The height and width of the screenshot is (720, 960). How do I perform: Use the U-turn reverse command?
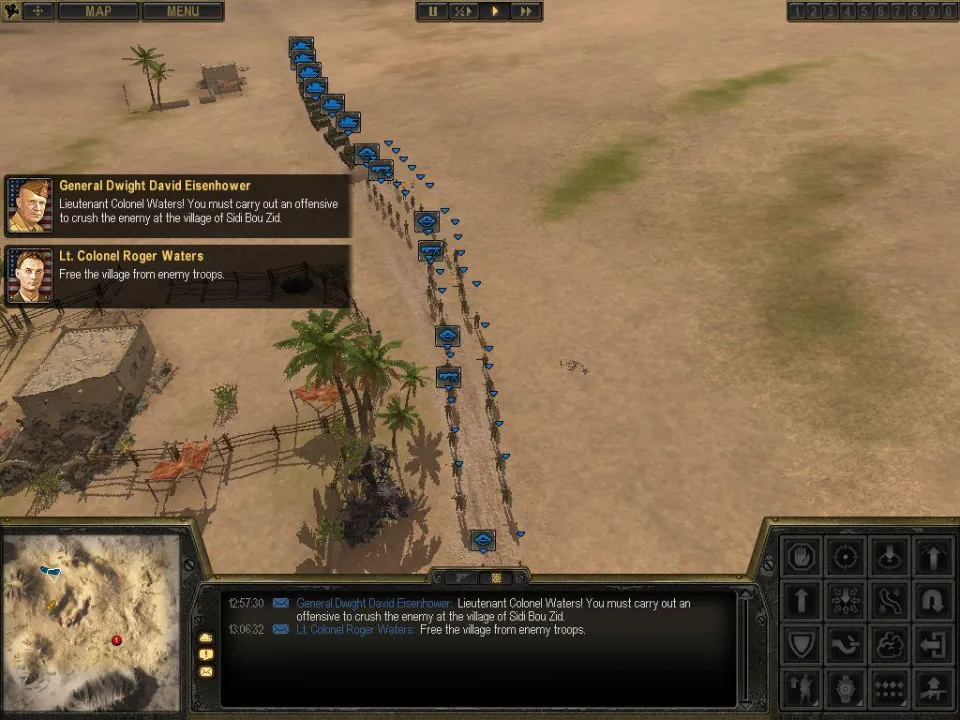[x=932, y=601]
